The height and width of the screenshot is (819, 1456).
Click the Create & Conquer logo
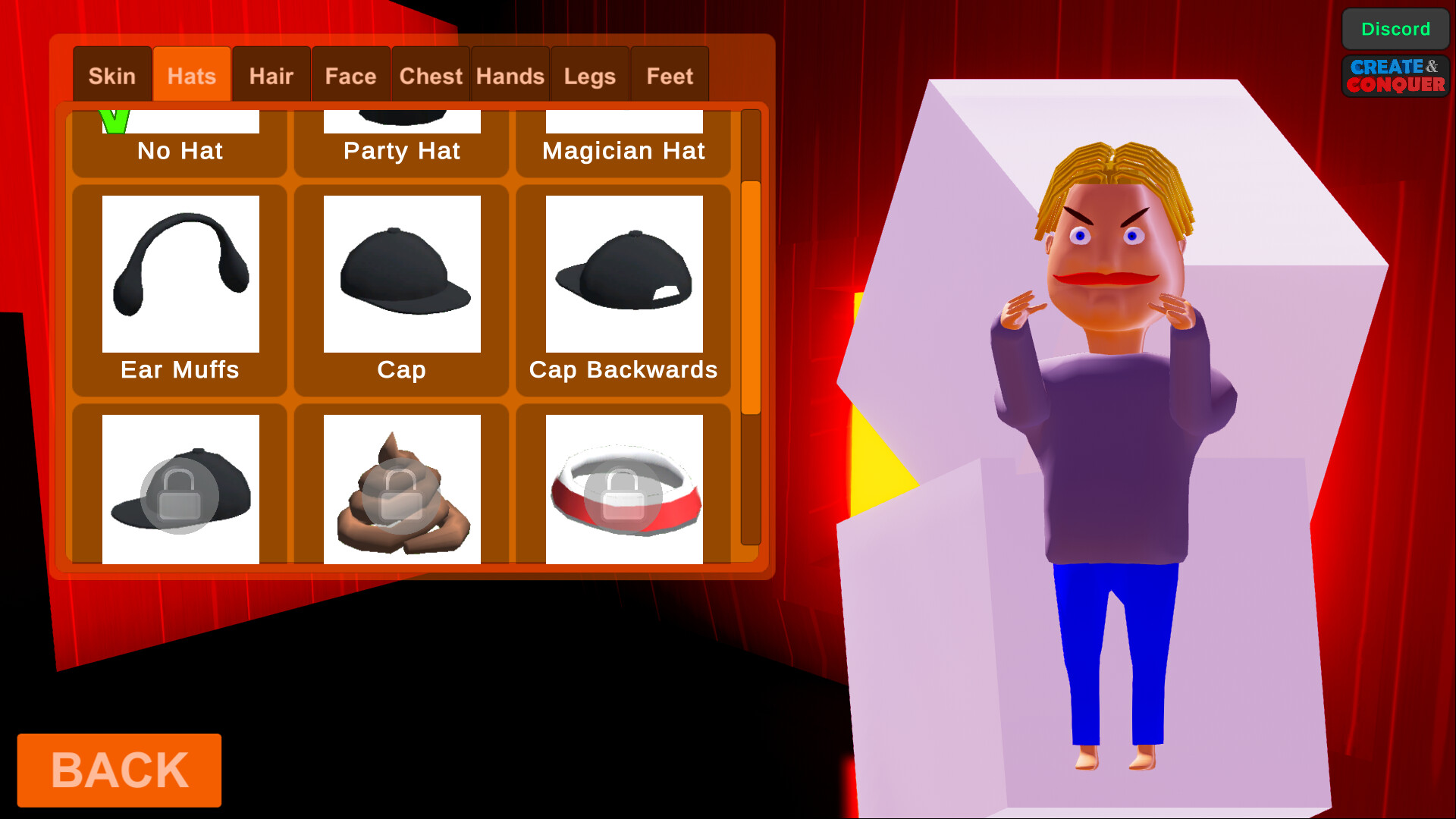[x=1395, y=77]
